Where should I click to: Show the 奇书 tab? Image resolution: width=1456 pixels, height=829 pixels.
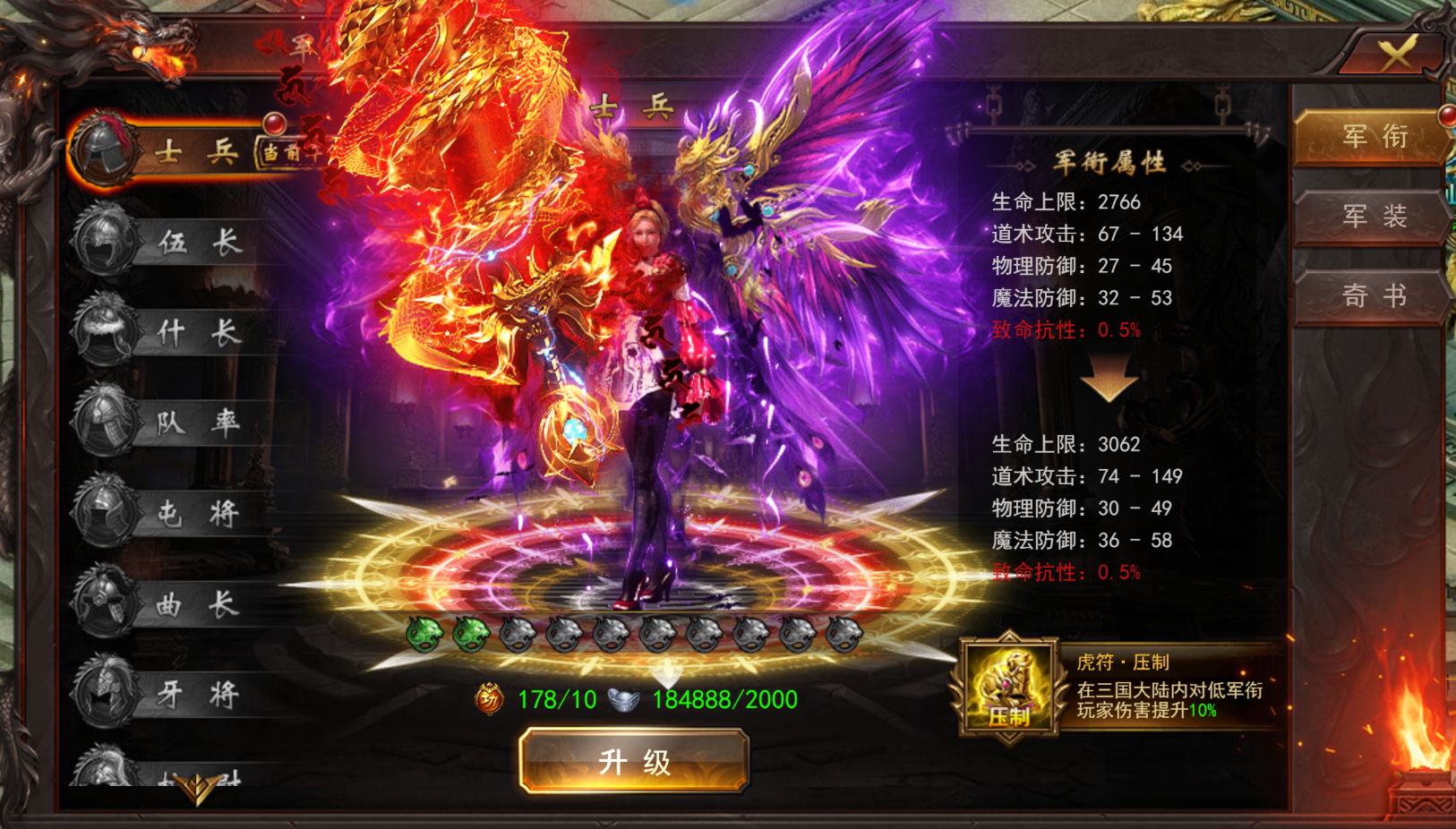(x=1373, y=295)
